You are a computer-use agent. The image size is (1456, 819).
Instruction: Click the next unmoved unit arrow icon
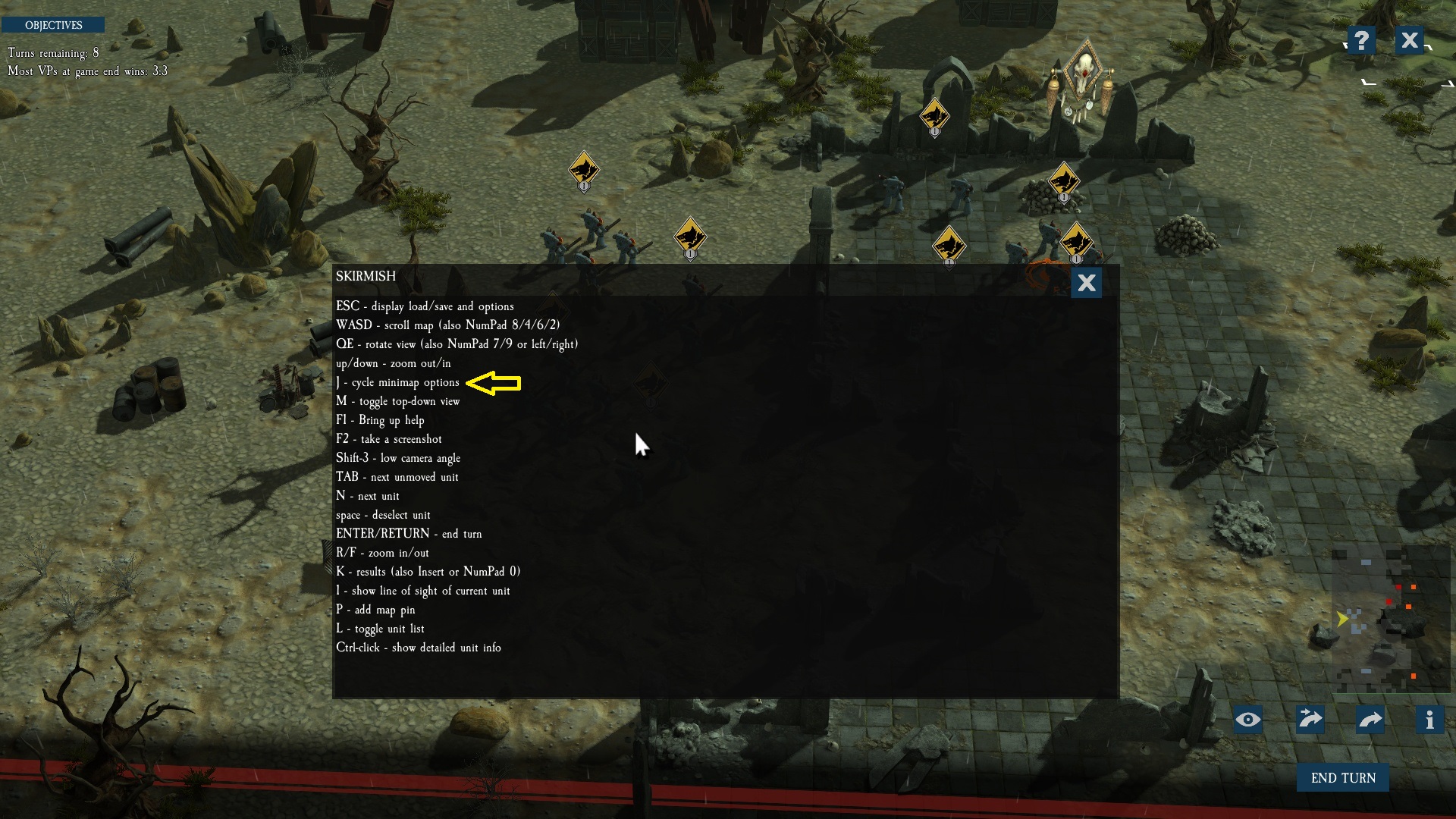[x=1311, y=720]
